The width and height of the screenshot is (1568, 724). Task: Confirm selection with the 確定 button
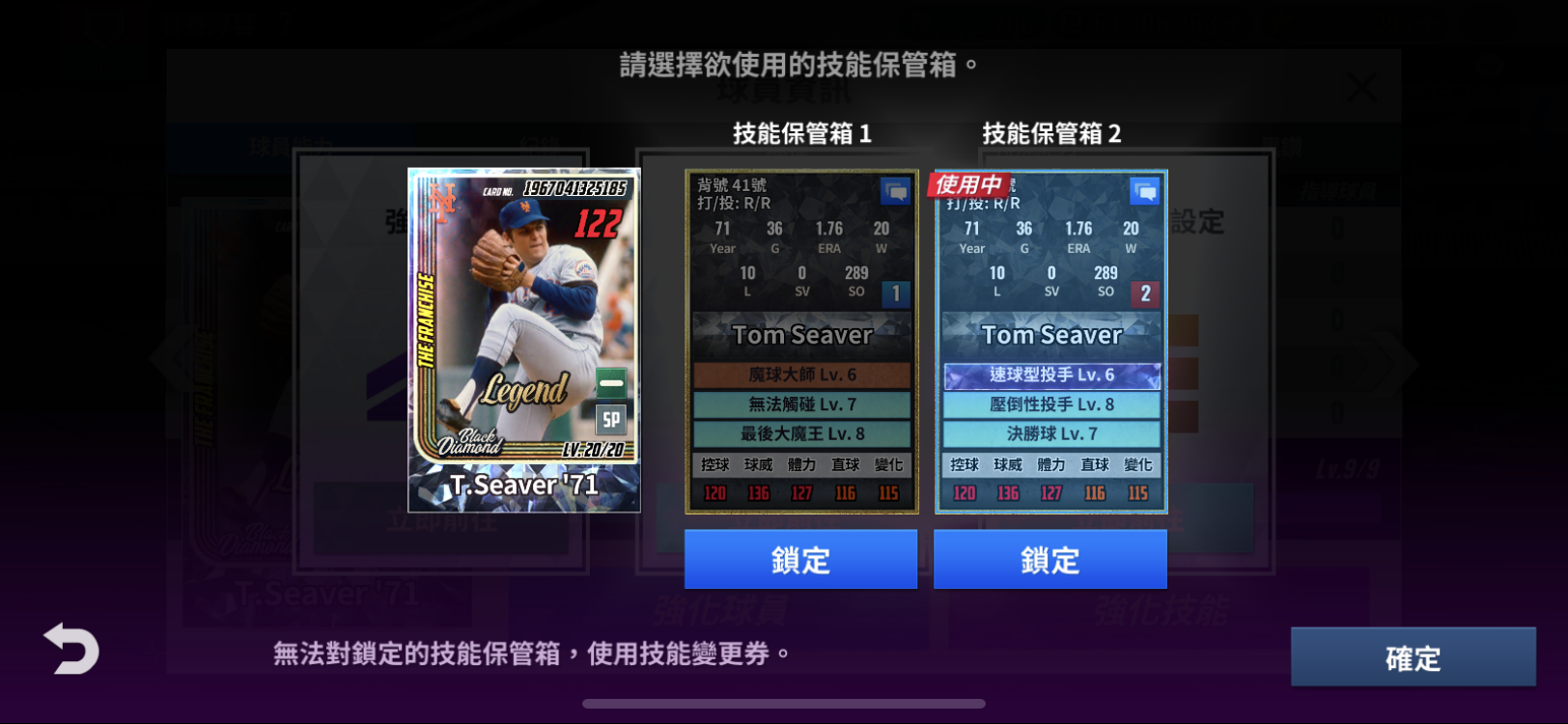coord(1413,657)
